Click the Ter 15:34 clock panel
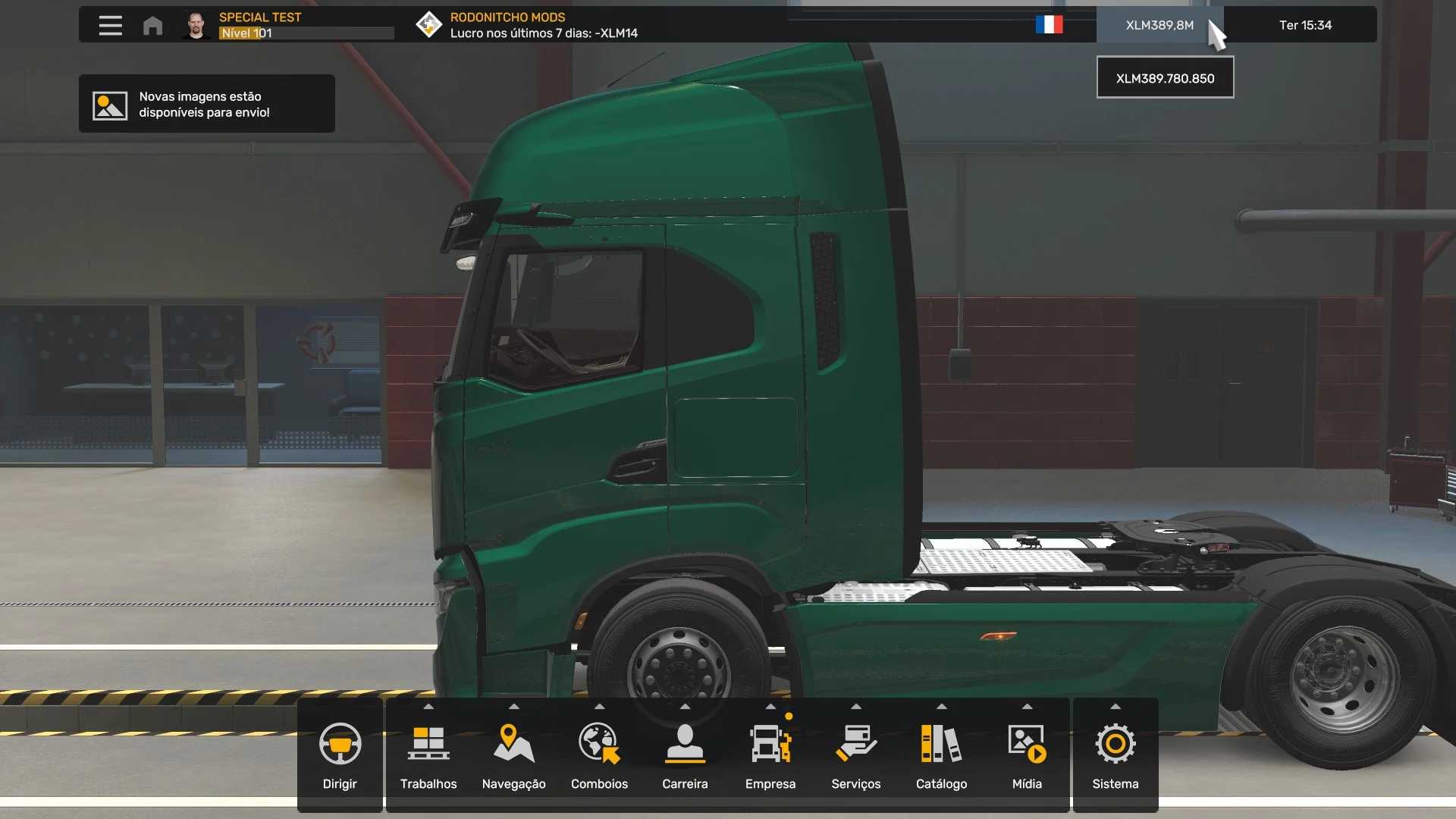The width and height of the screenshot is (1456, 819). (x=1305, y=25)
